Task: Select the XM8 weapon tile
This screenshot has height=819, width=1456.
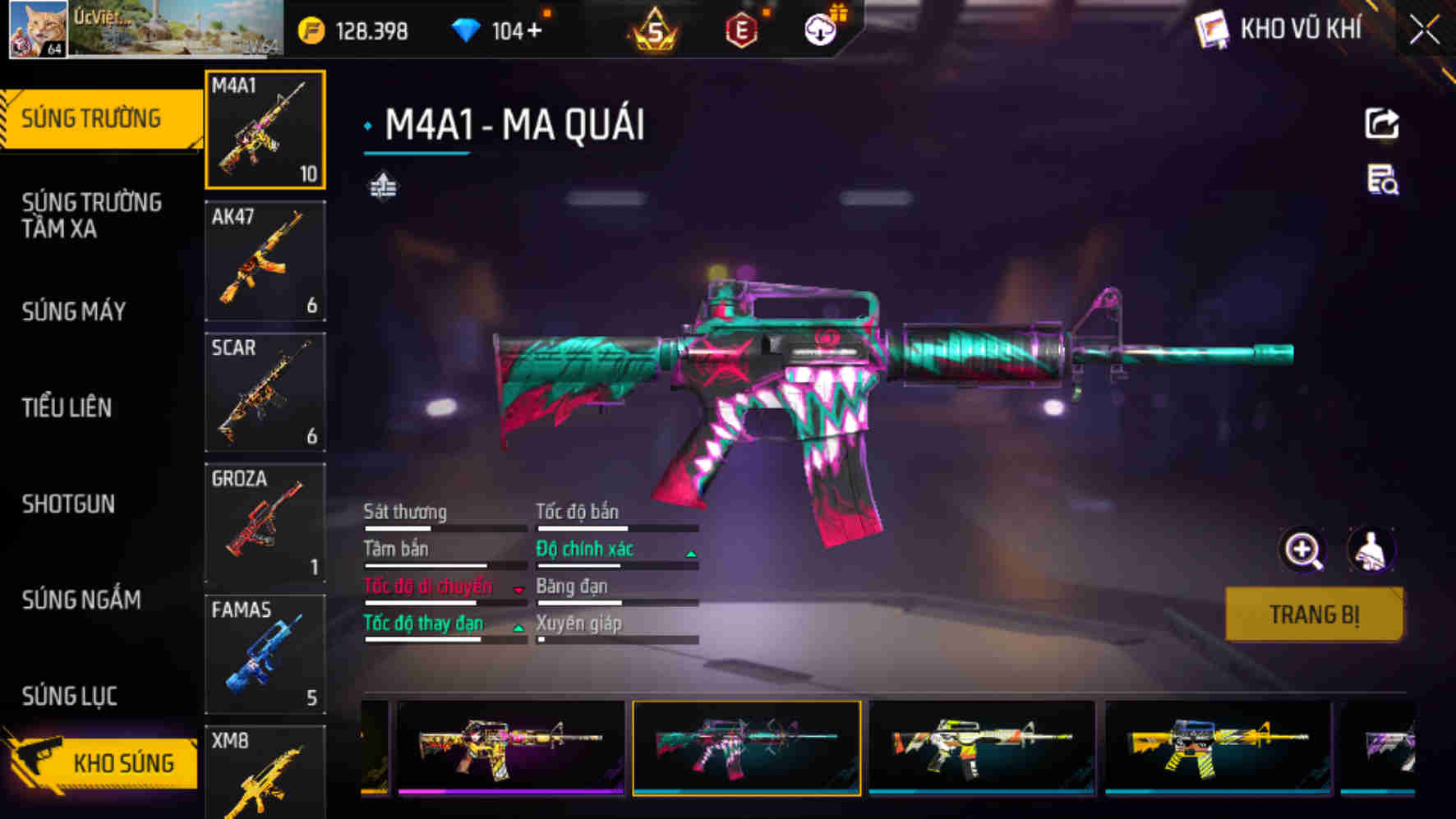Action: (x=265, y=772)
